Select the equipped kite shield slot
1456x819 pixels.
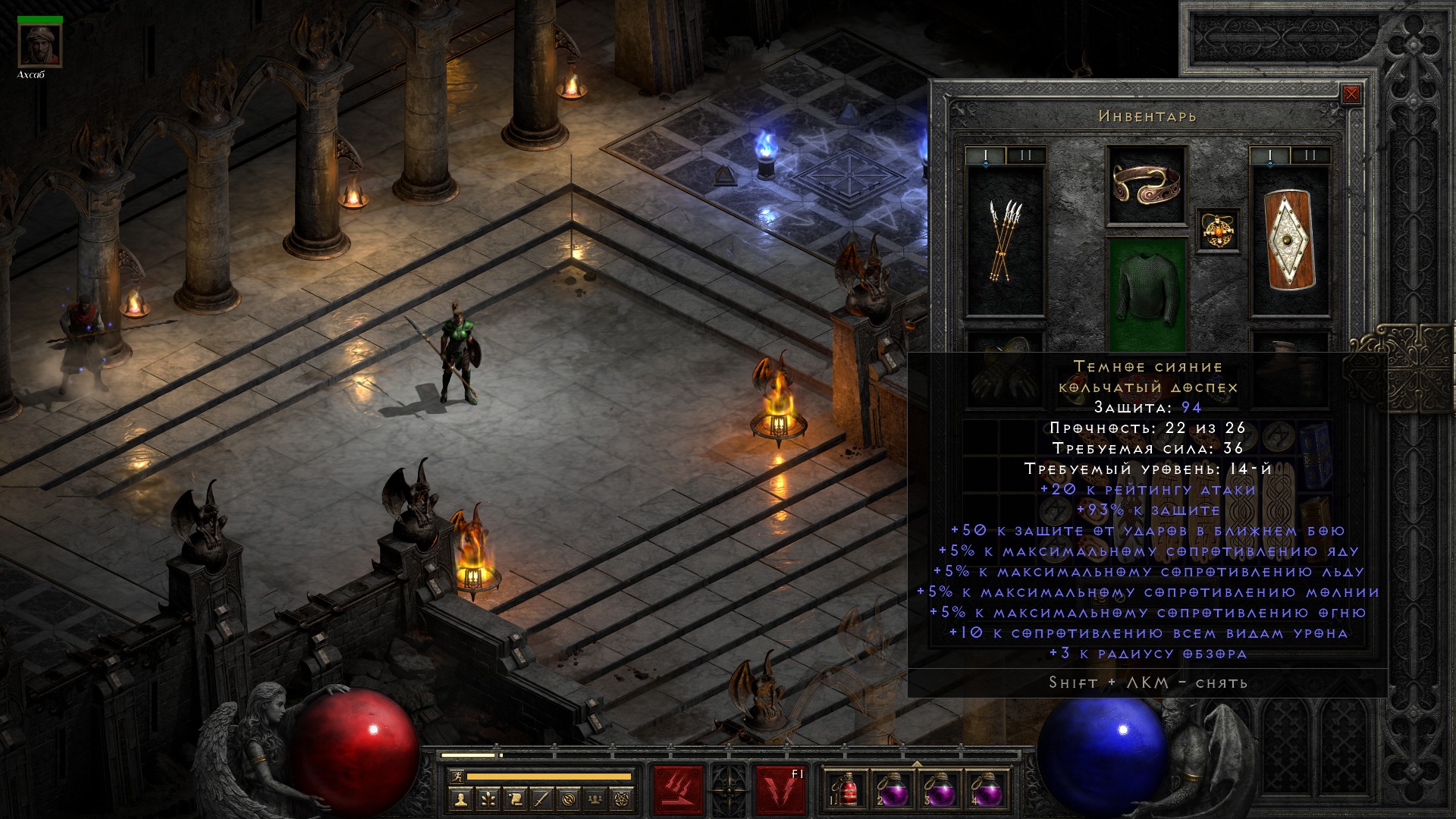[x=1289, y=239]
